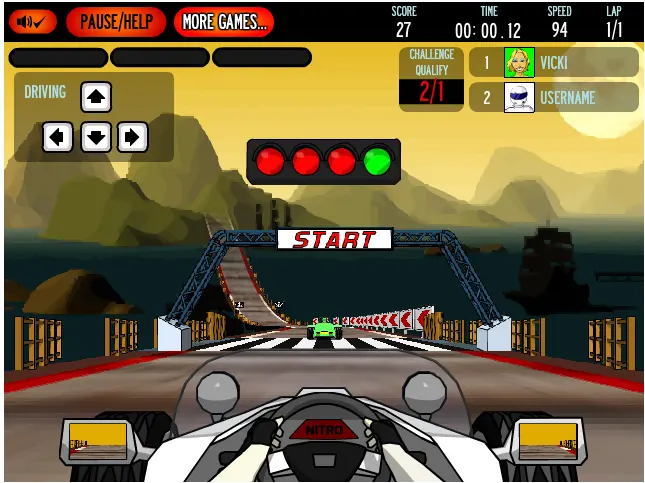
Task: Select the Username leaderboard row
Action: coord(553,97)
